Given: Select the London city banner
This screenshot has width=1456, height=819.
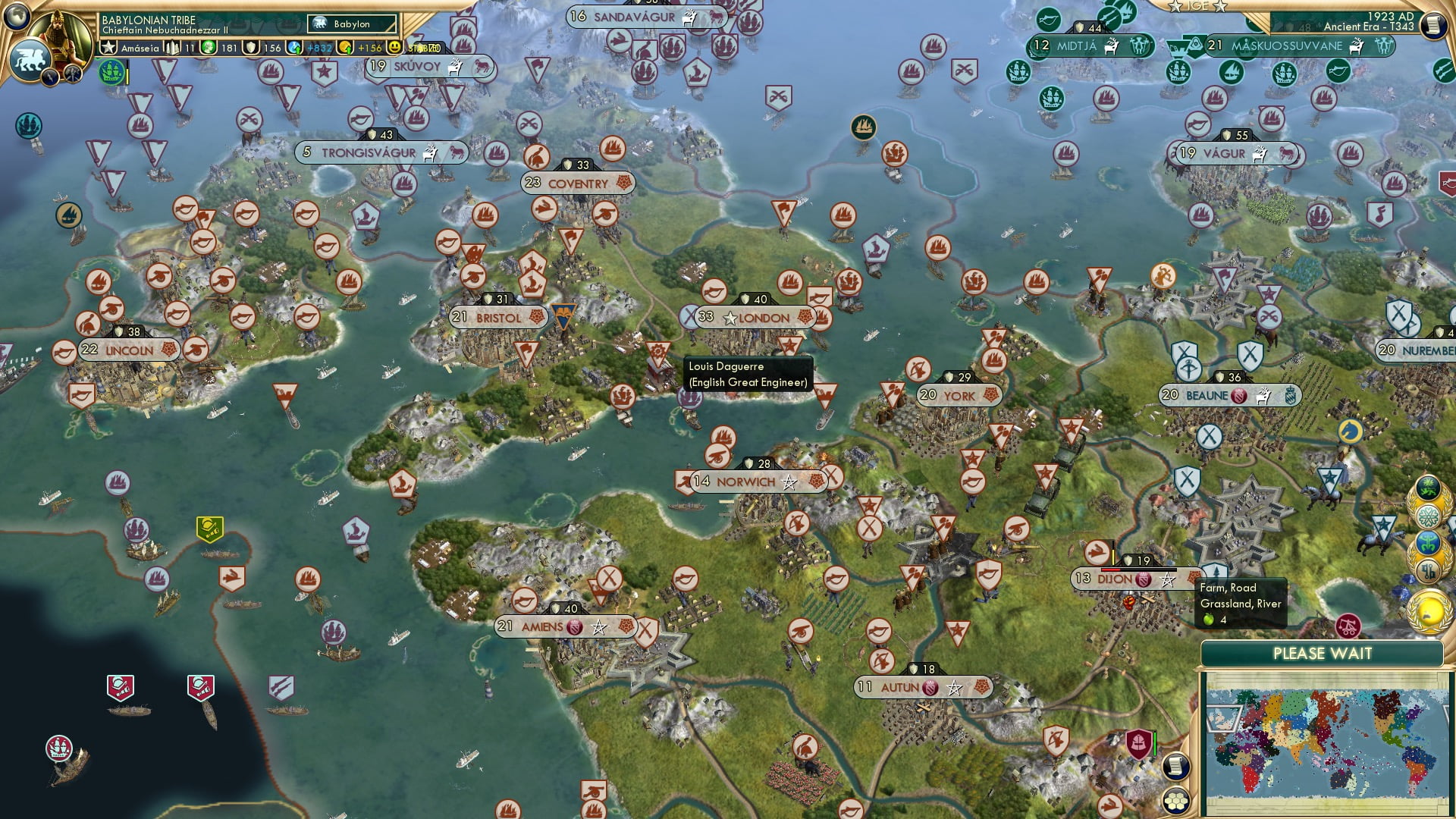Looking at the screenshot, I should [756, 318].
